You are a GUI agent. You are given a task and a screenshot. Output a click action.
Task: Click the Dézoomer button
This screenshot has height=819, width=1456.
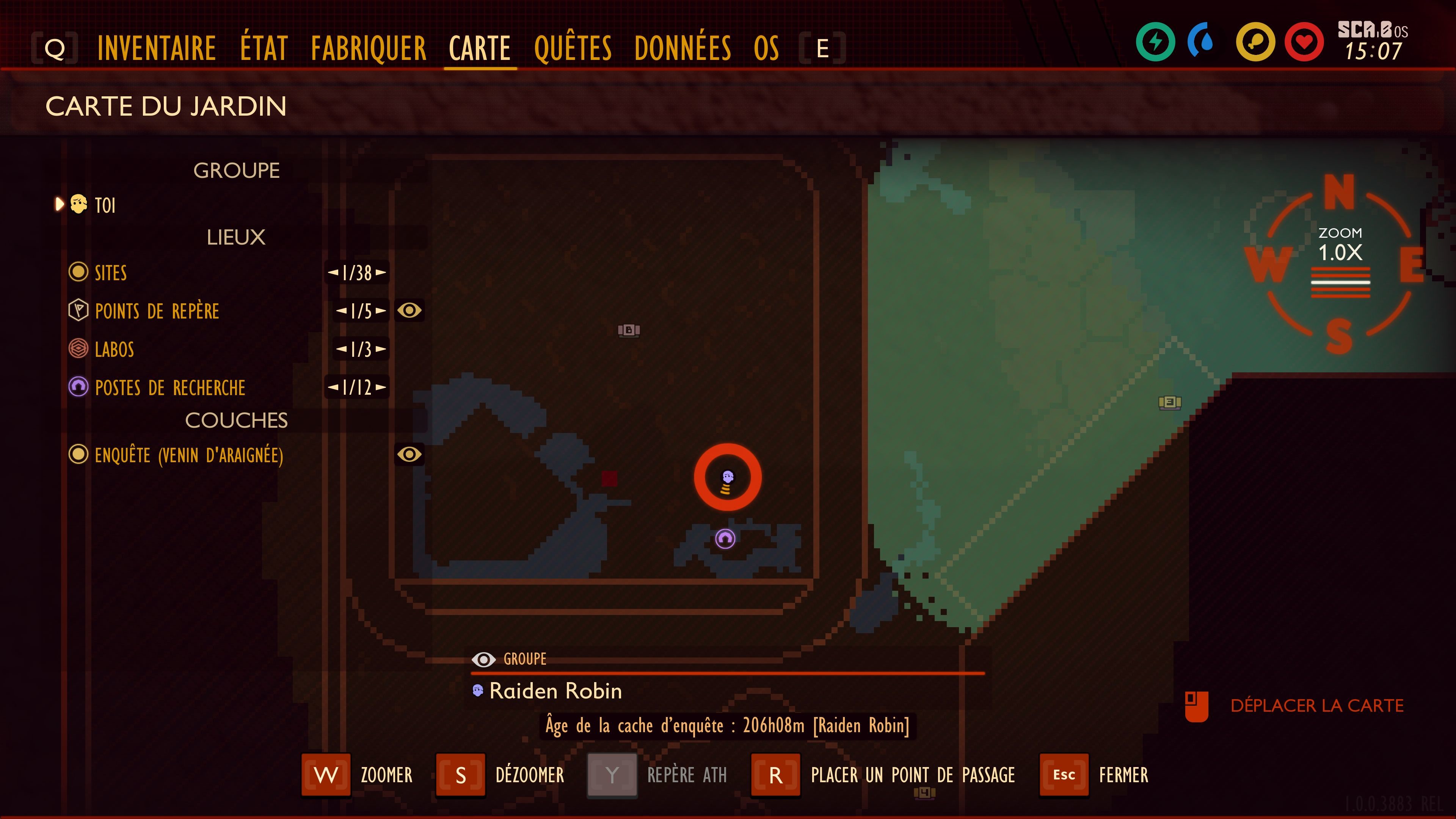tap(461, 775)
